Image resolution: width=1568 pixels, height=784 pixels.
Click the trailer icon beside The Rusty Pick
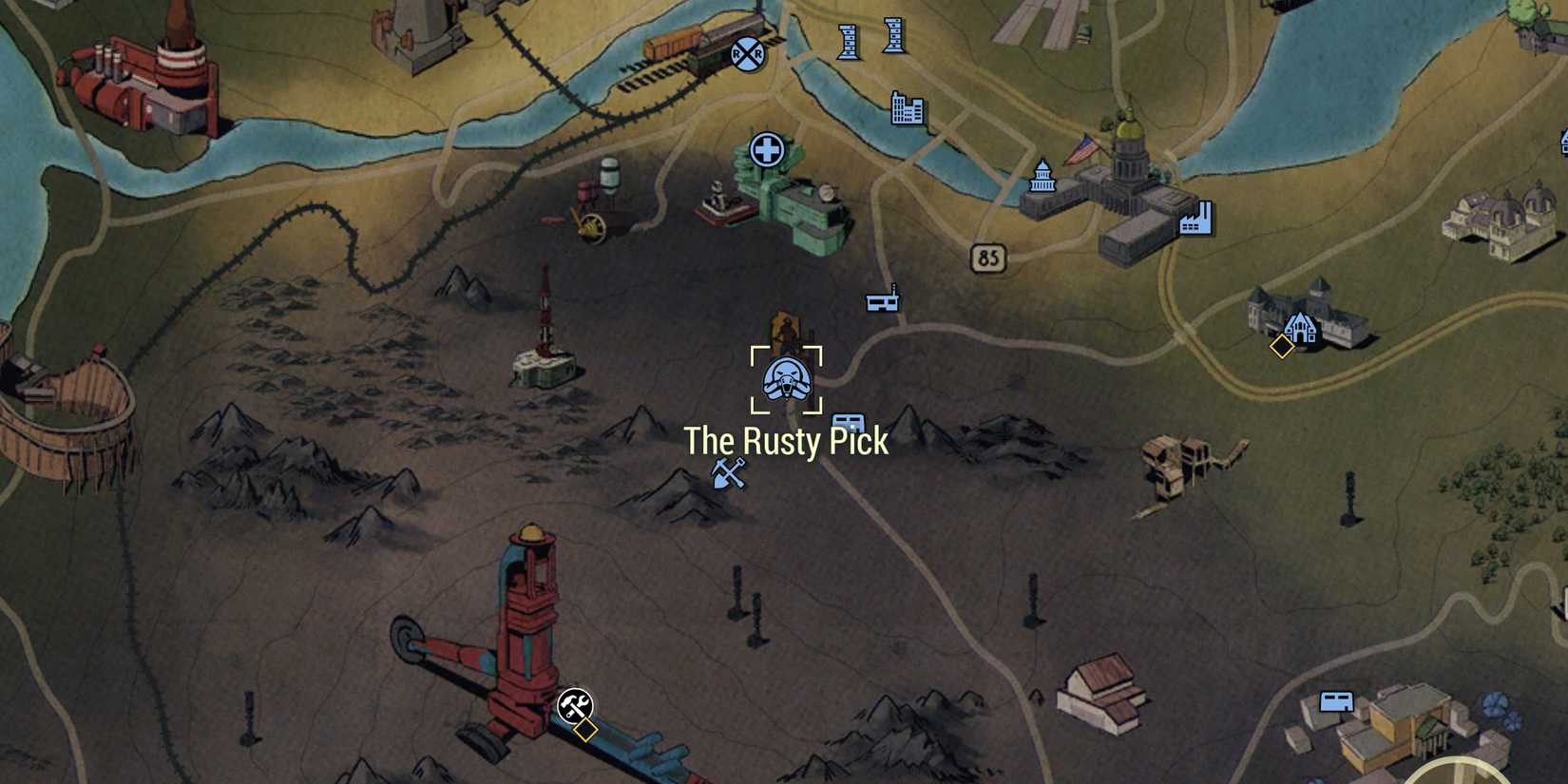pyautogui.click(x=849, y=424)
